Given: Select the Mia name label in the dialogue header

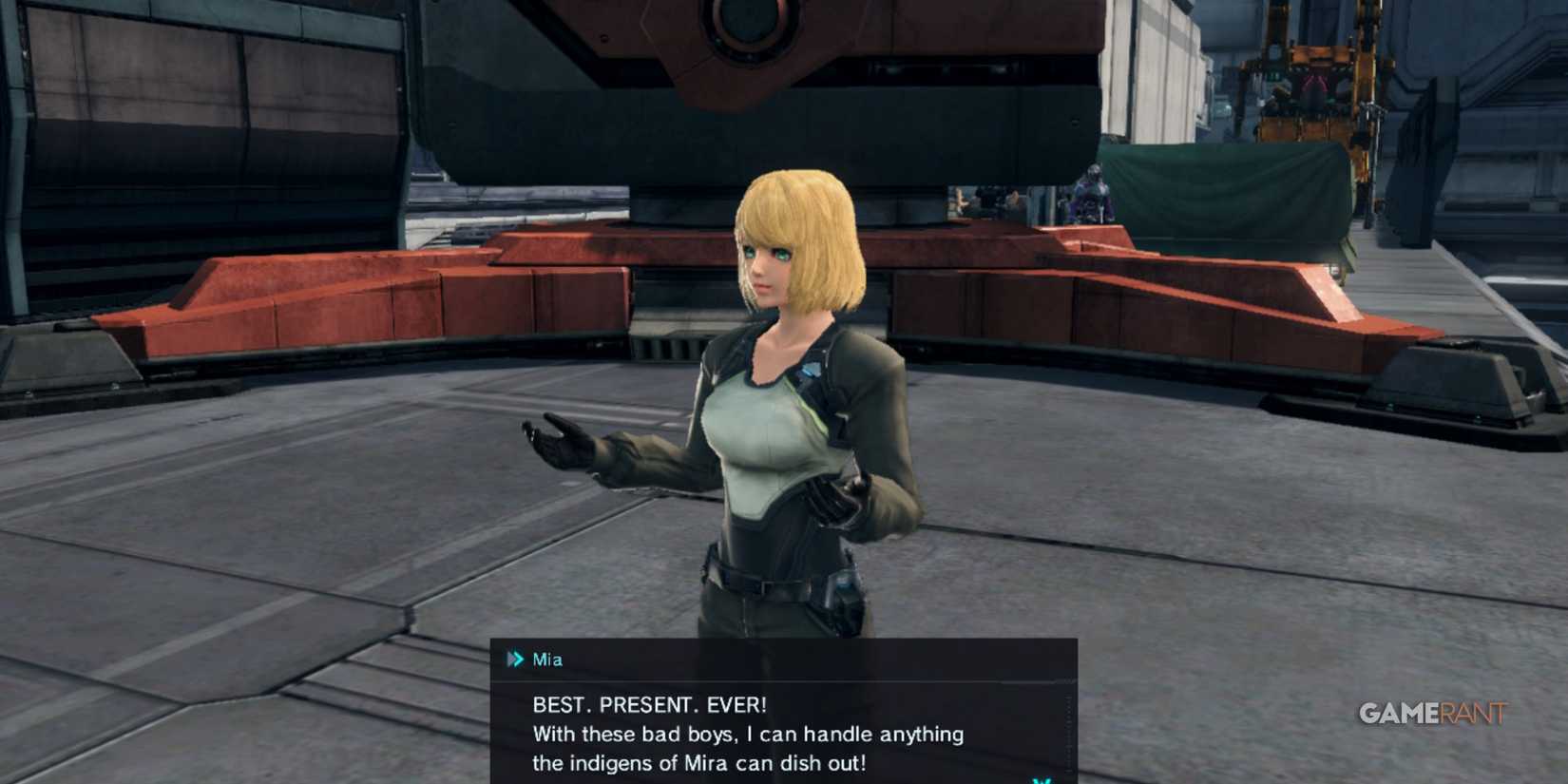Looking at the screenshot, I should click(549, 658).
